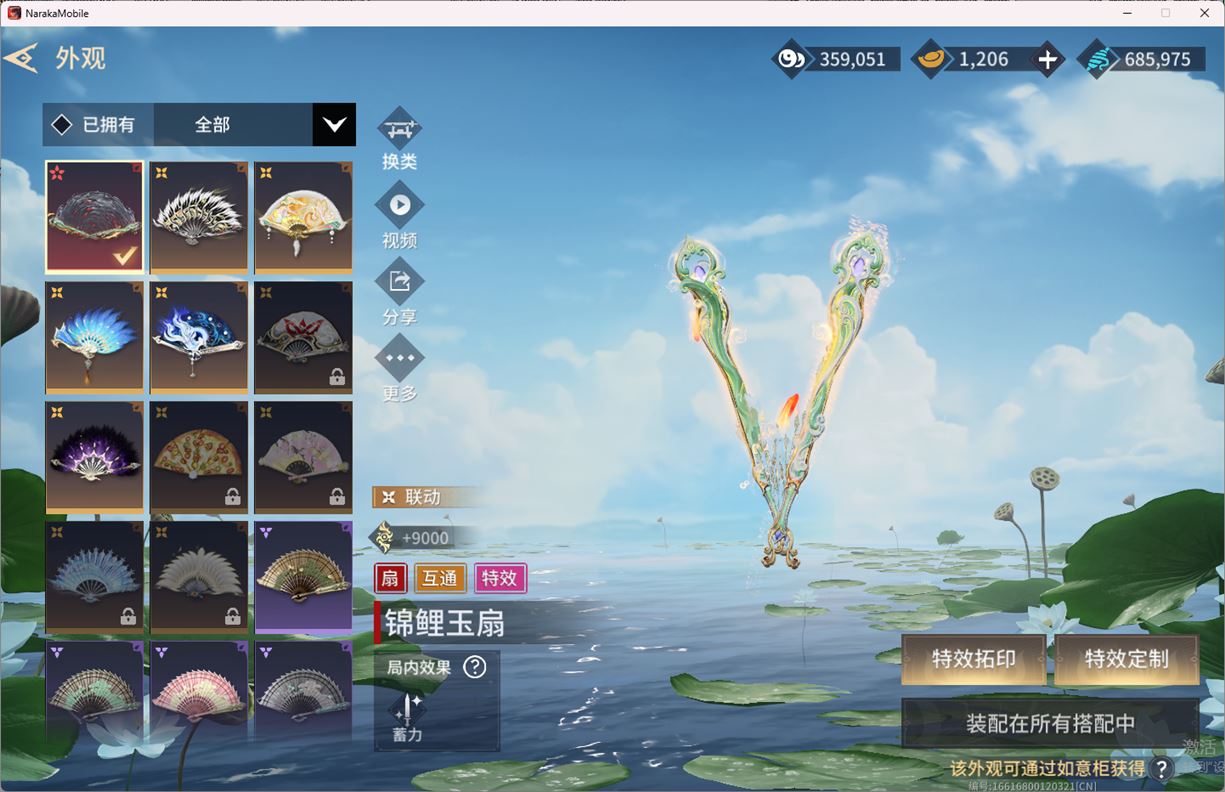Open the 更多 more options menu

[399, 358]
